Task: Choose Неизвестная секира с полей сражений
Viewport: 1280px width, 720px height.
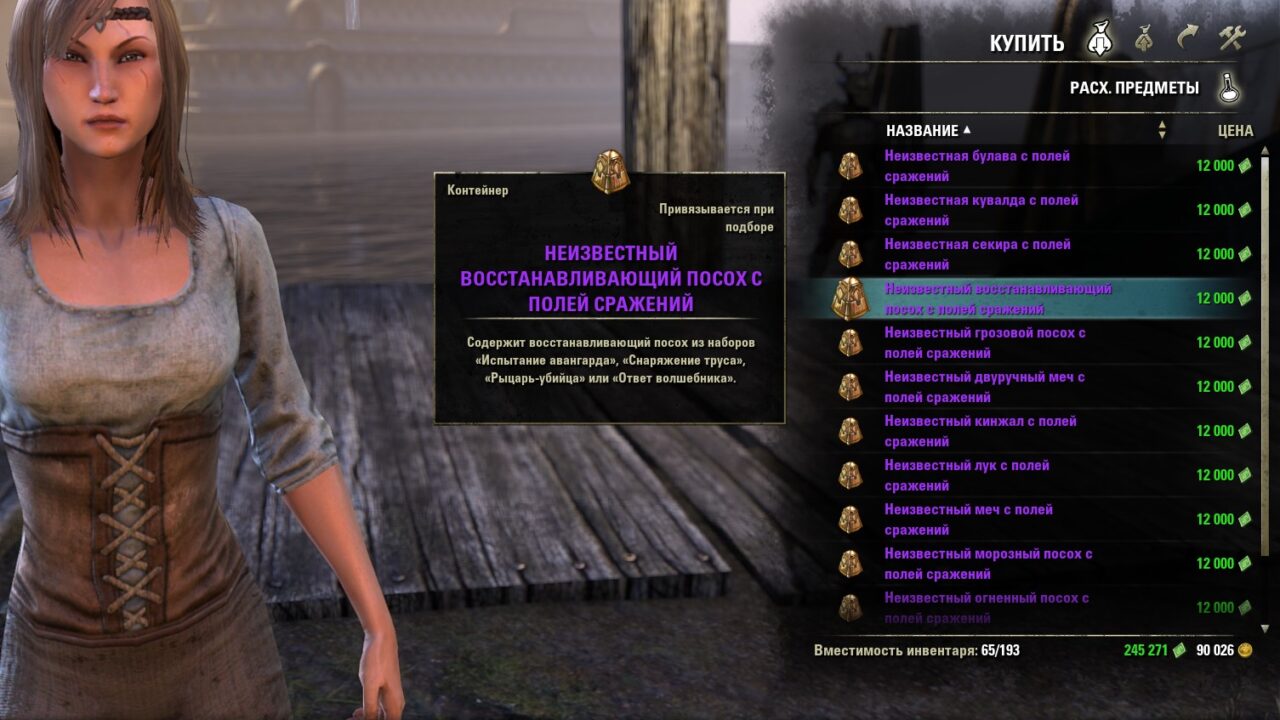Action: (977, 254)
